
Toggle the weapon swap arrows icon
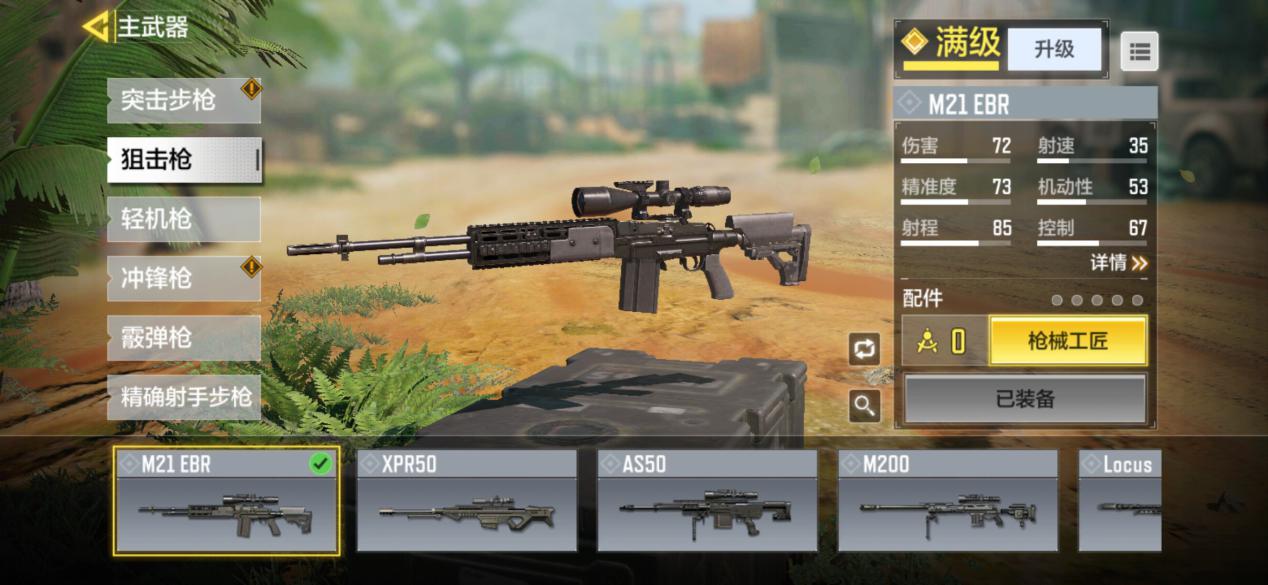[x=864, y=348]
